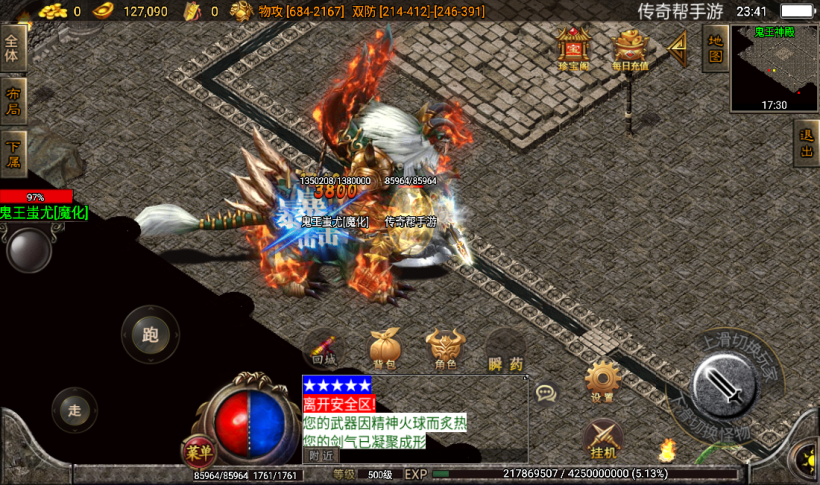Select the 布局 layout tab
820x485 pixels.
(x=13, y=100)
